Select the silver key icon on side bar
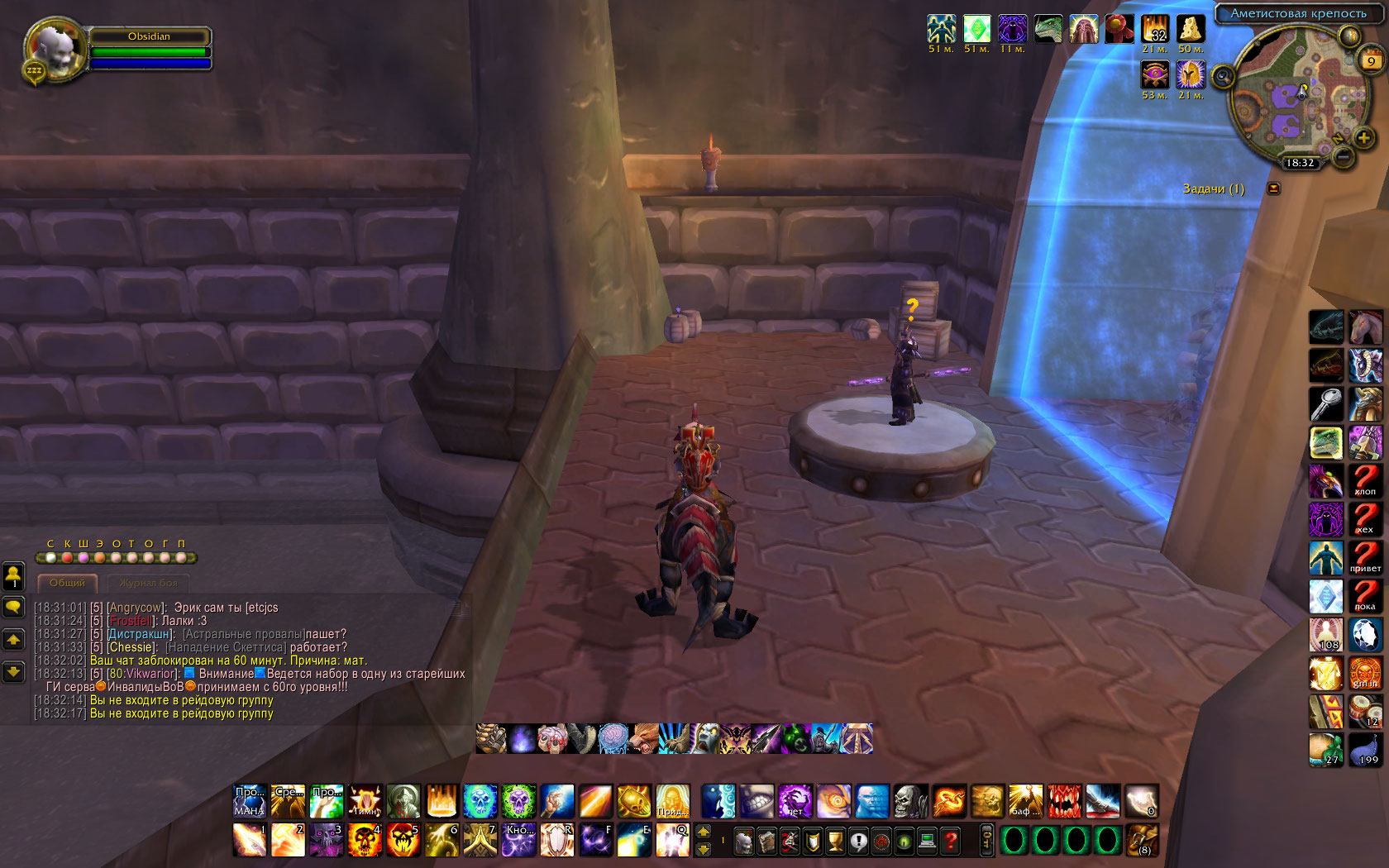The width and height of the screenshot is (1389, 868). coord(1326,404)
